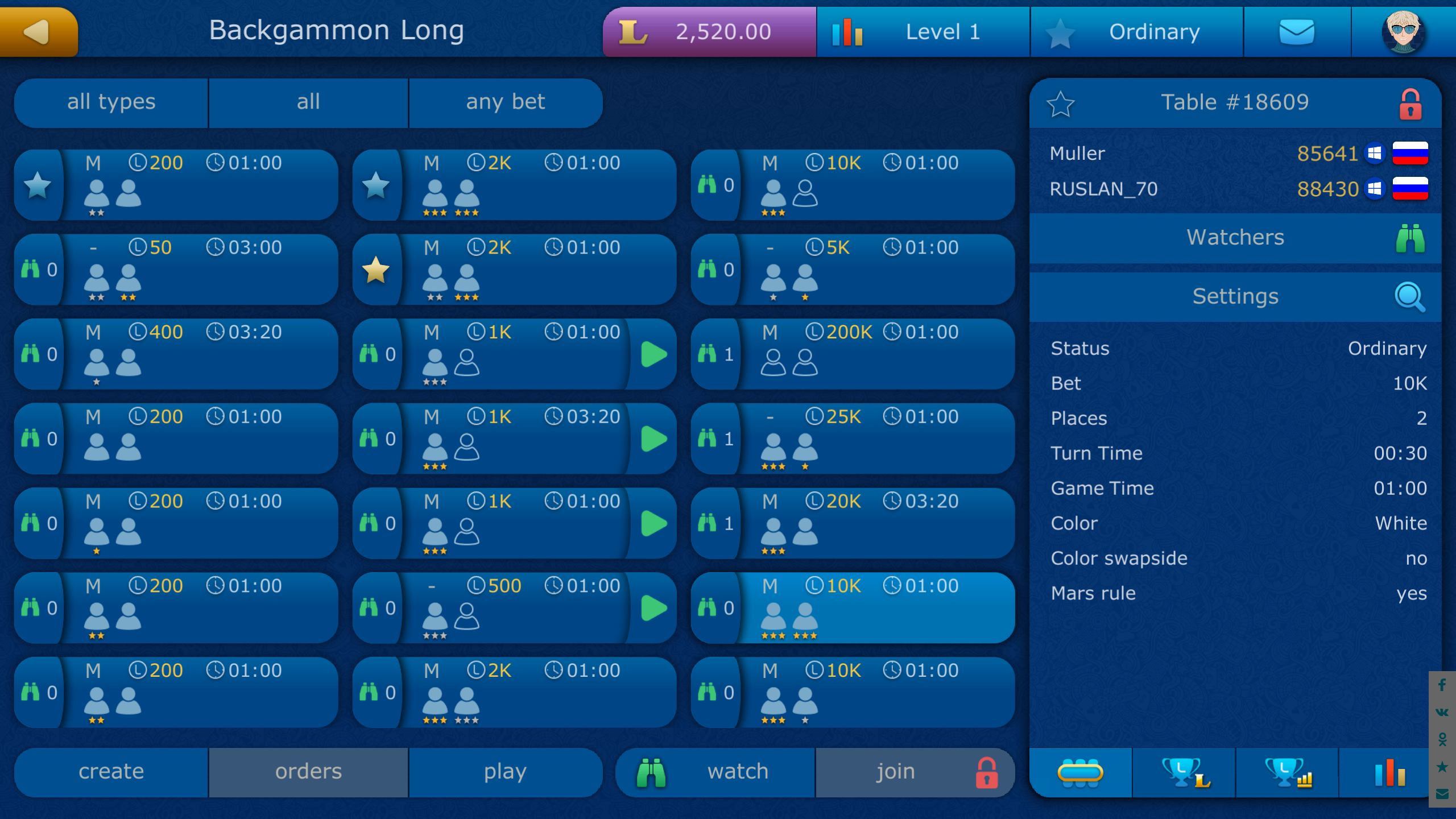Click the backgammon board icon at bottom right
1456x819 pixels.
(1081, 772)
